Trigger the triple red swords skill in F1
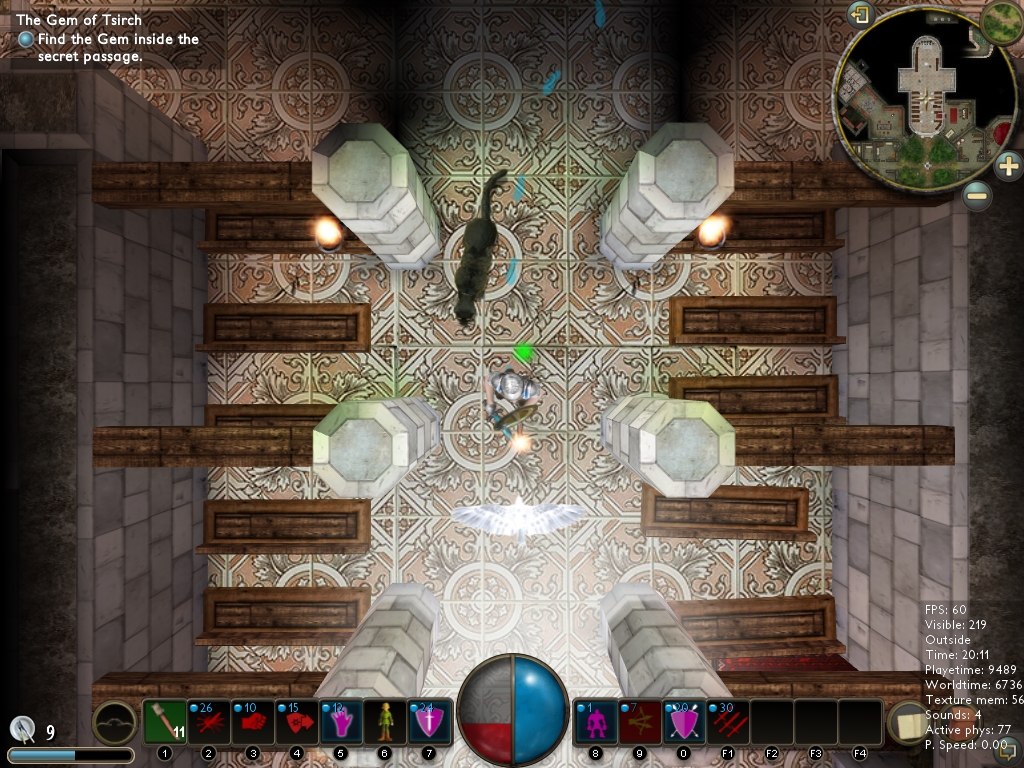1024x768 pixels. pos(728,721)
